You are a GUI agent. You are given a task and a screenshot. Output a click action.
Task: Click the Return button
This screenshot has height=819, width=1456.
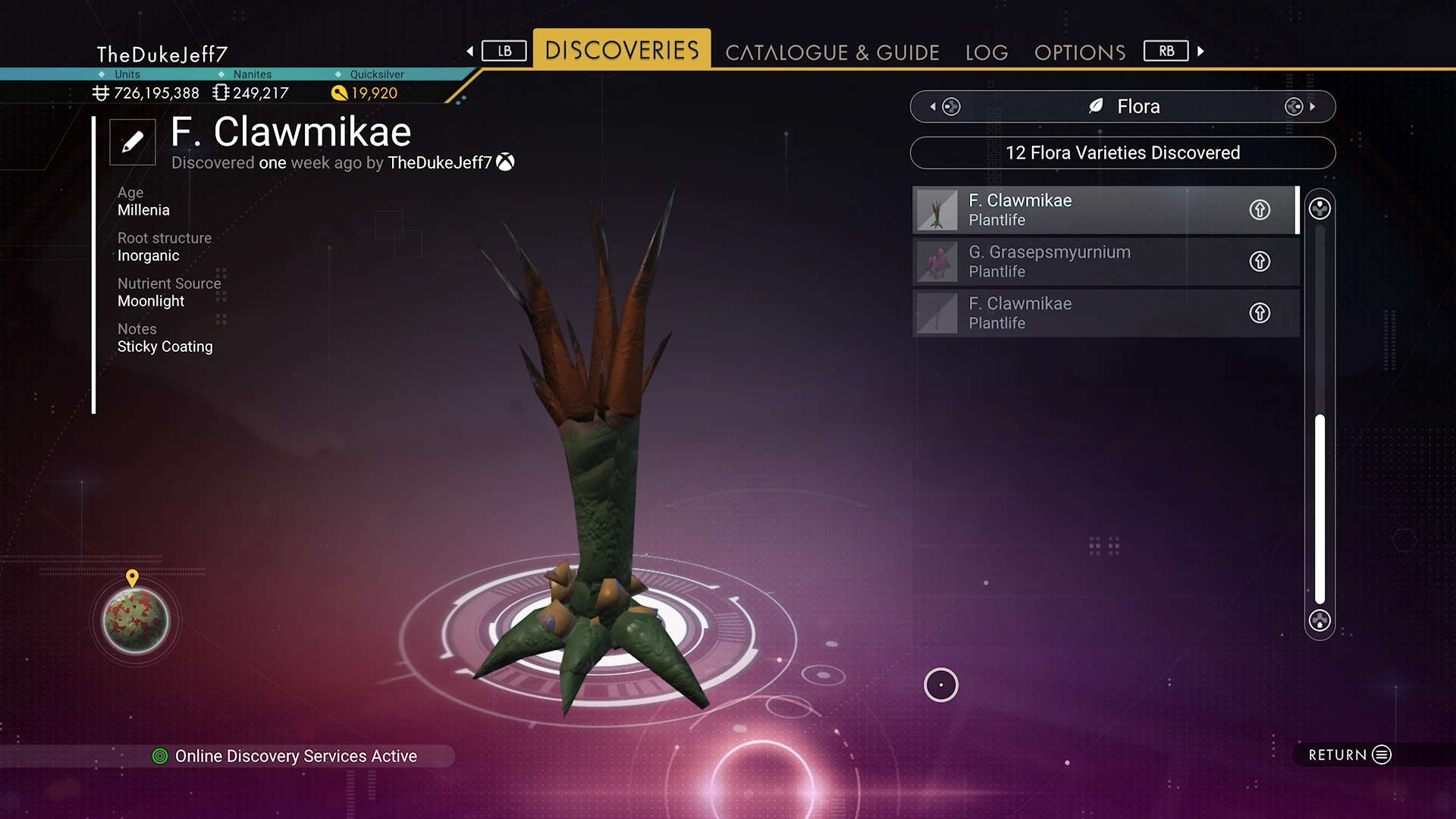1349,755
